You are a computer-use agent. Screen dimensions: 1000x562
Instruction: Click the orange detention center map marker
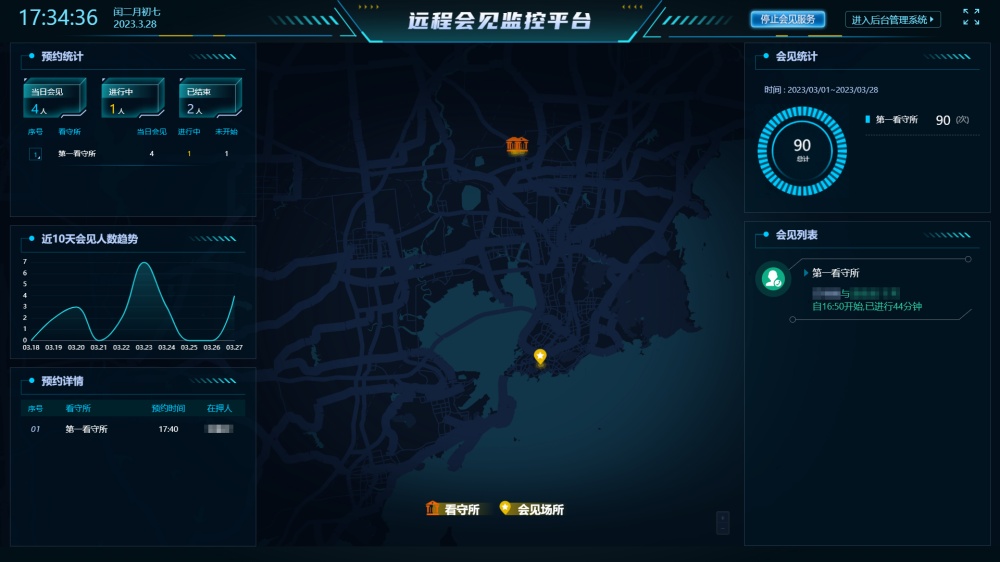tap(516, 145)
